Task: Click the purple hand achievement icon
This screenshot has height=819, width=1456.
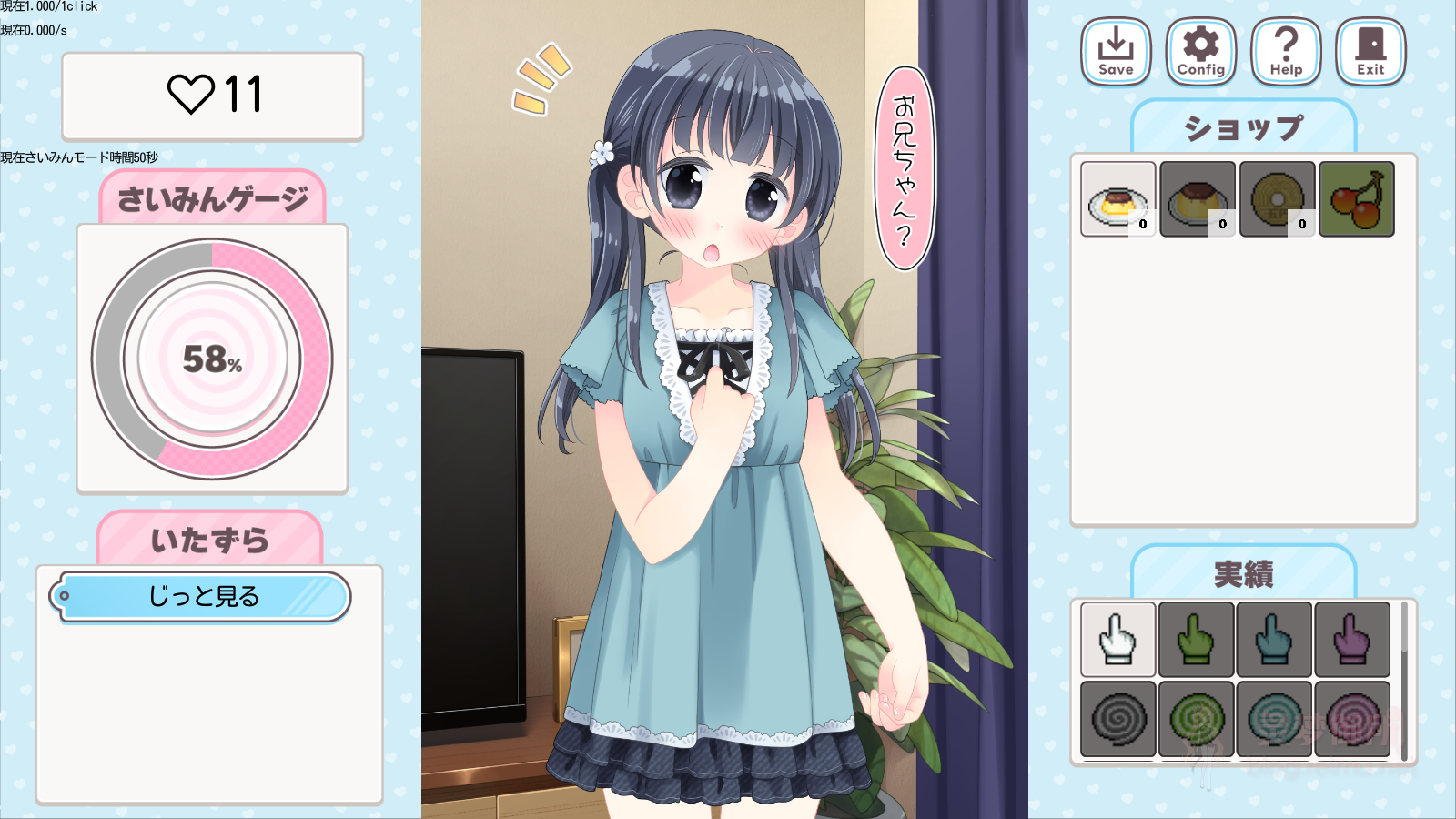Action: point(1352,640)
